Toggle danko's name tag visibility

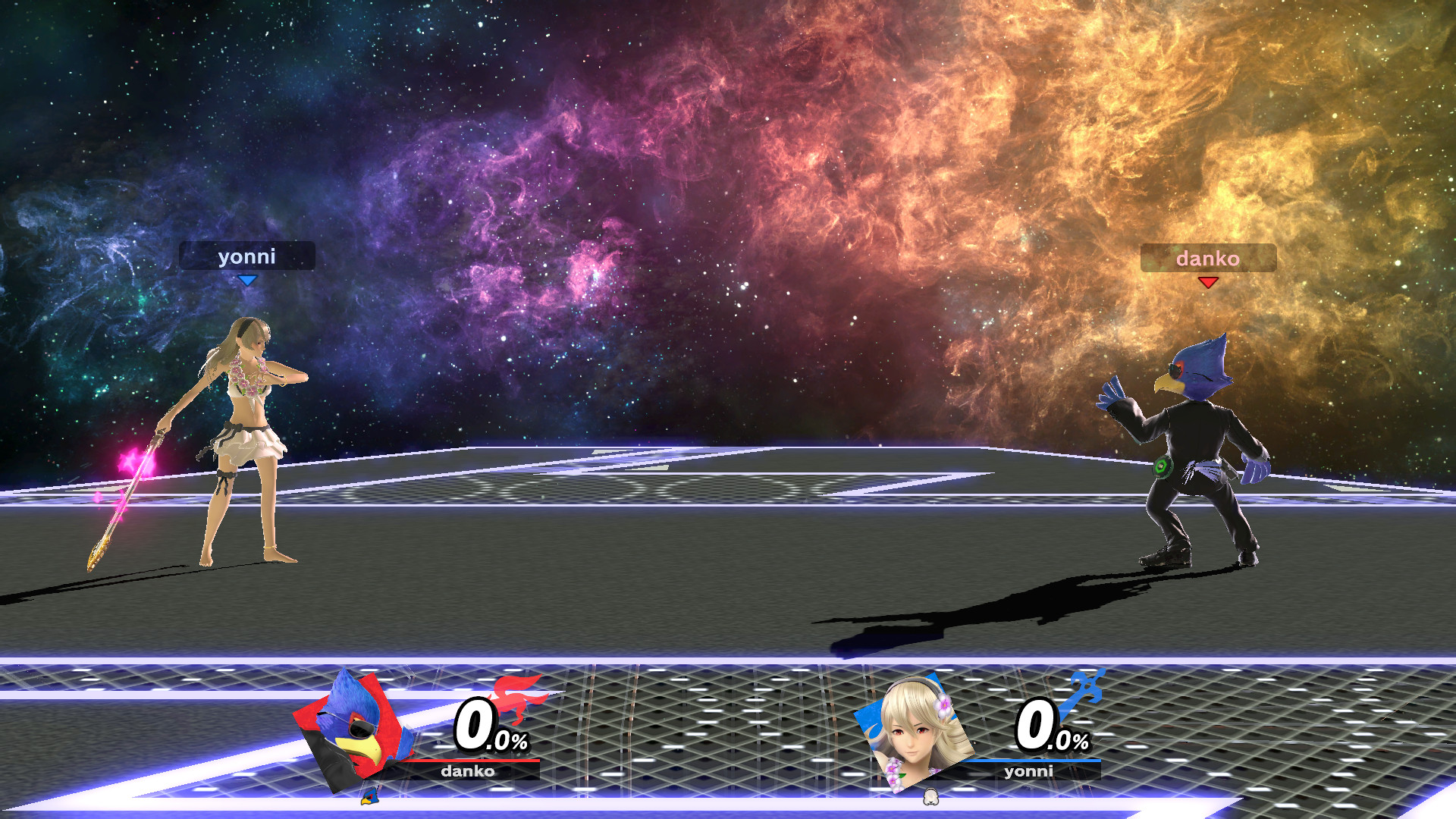[1207, 260]
